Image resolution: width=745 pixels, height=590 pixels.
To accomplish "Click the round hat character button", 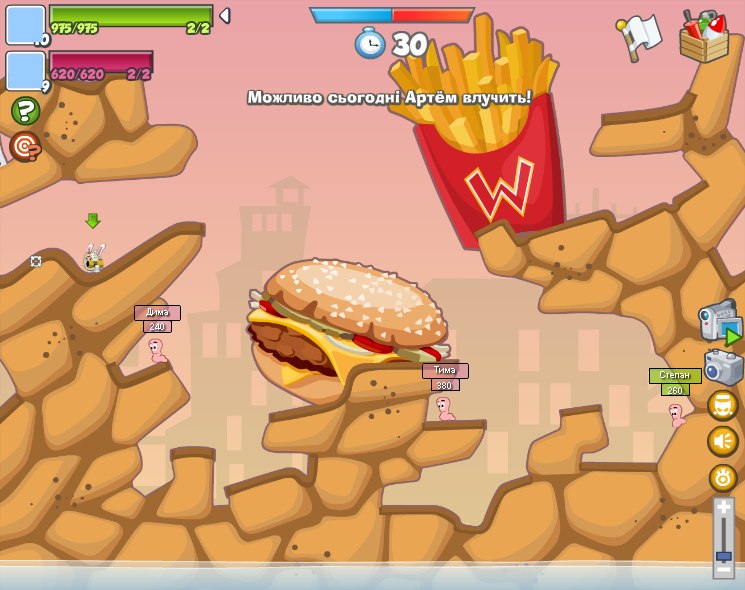I will tap(723, 405).
